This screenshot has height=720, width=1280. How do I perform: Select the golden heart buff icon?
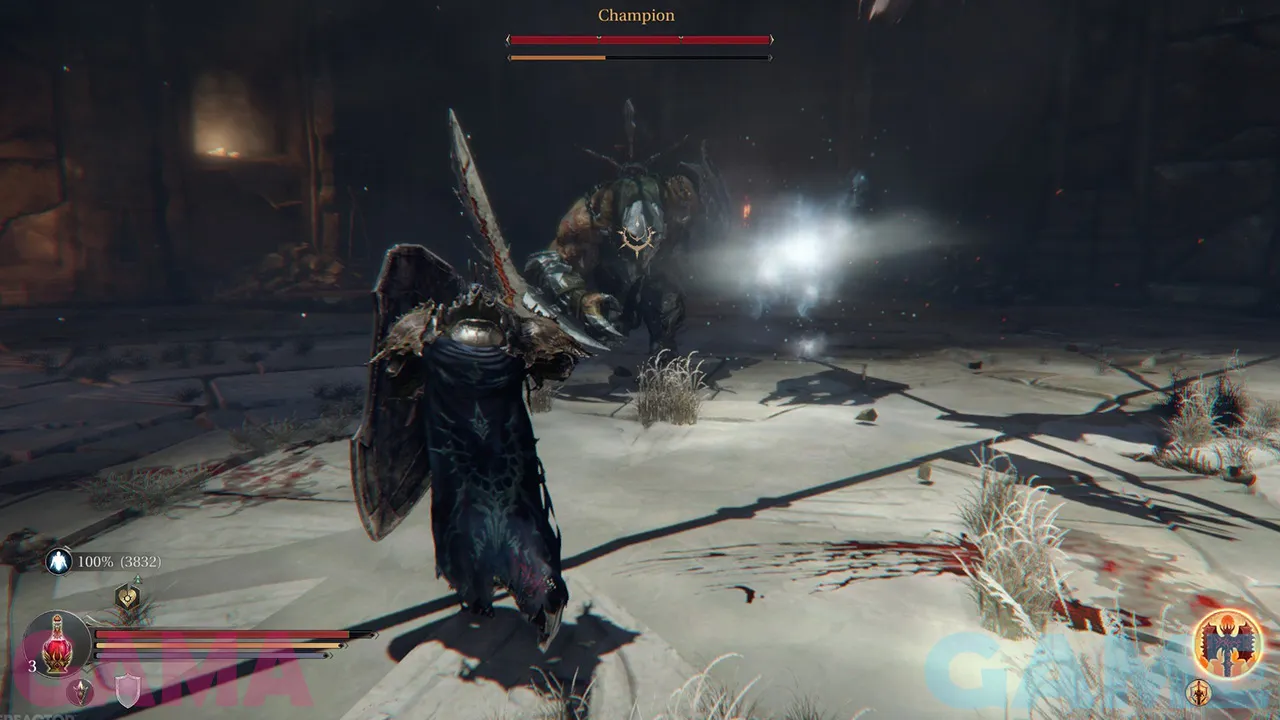[x=127, y=597]
